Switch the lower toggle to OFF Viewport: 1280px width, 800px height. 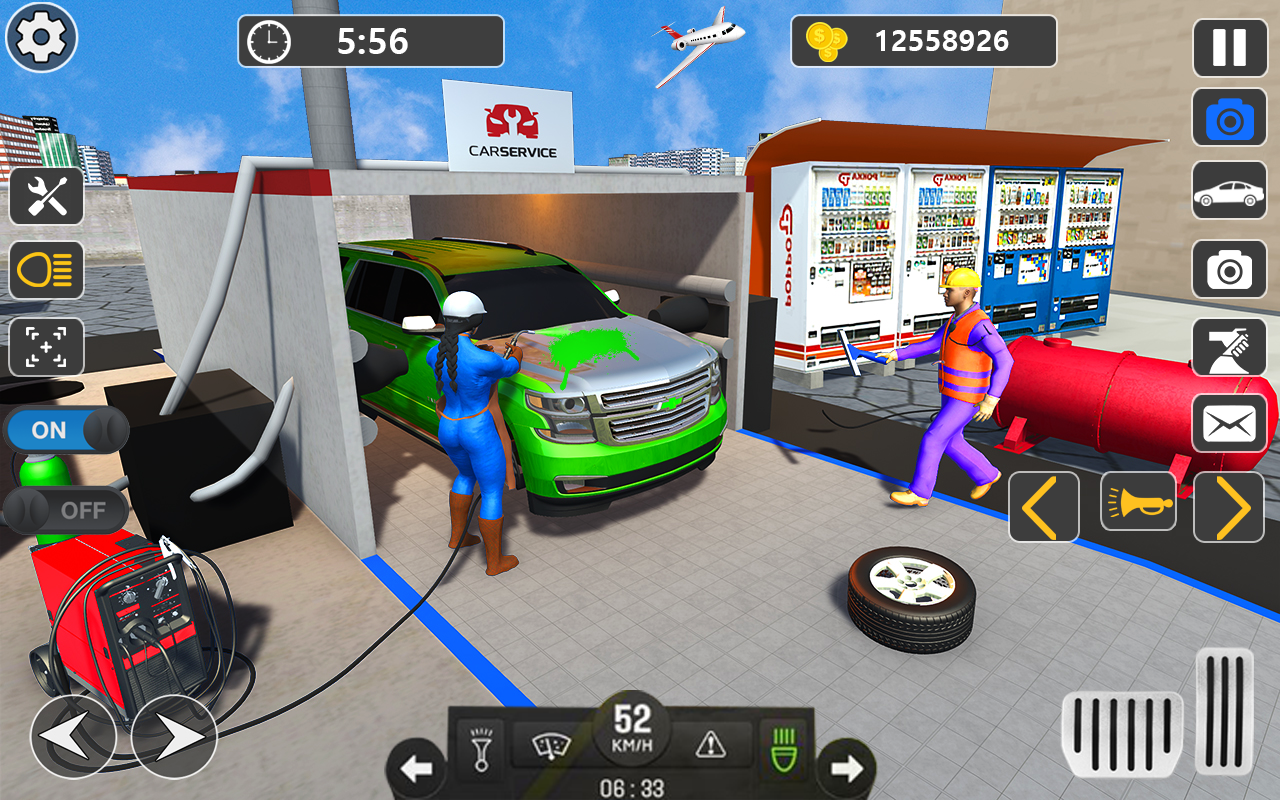point(65,510)
